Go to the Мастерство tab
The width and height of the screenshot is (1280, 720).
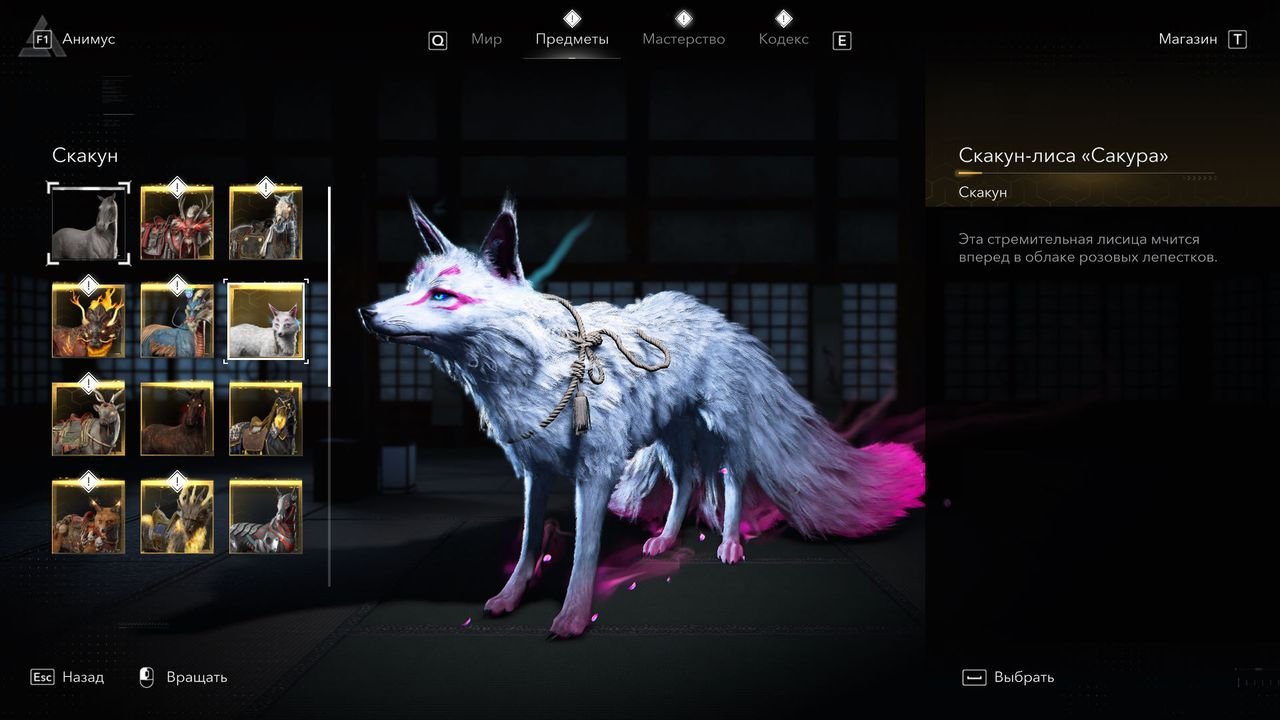684,40
